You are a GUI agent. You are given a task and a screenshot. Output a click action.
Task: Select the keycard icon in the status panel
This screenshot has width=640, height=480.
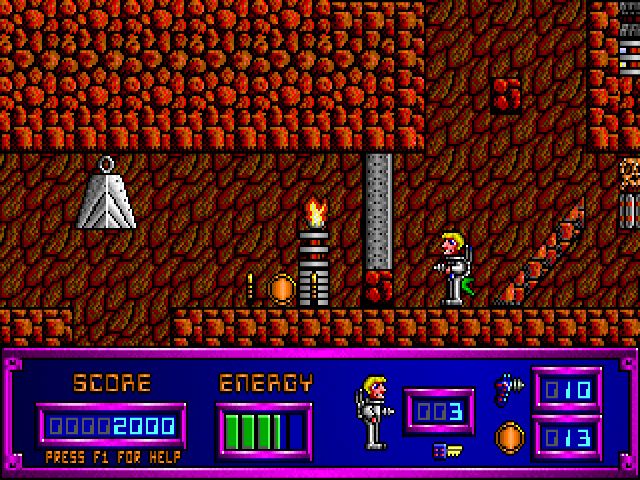446,451
